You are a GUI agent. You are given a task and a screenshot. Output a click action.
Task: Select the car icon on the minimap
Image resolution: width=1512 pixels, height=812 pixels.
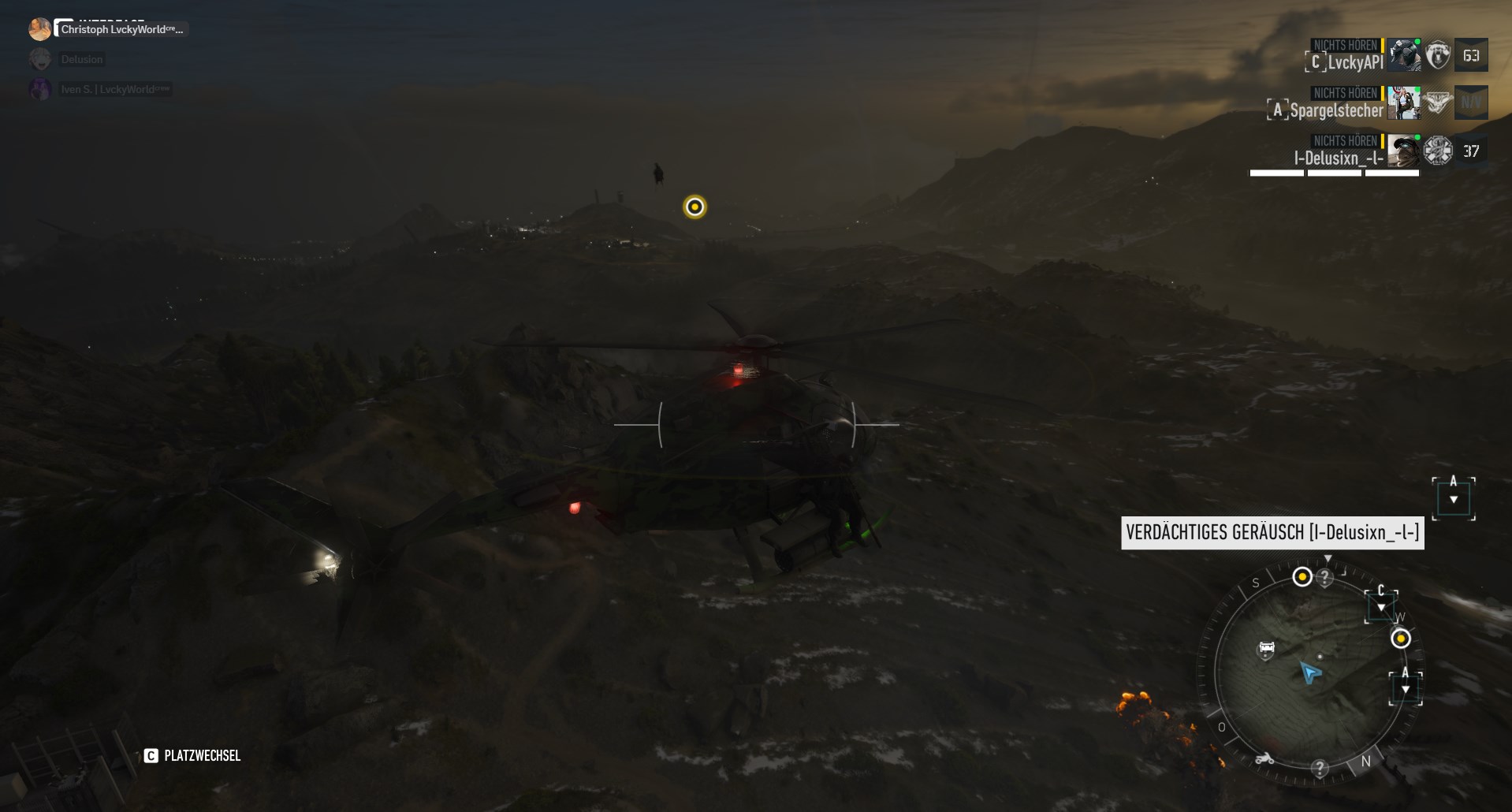1266,649
